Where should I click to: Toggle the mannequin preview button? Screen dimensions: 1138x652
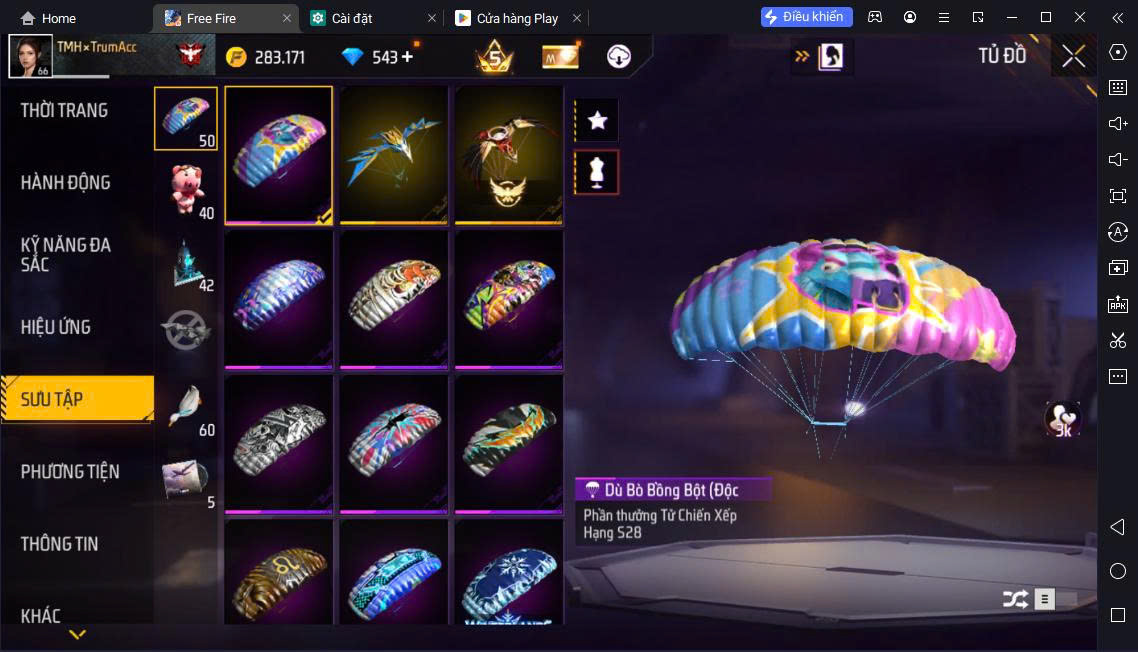[597, 172]
